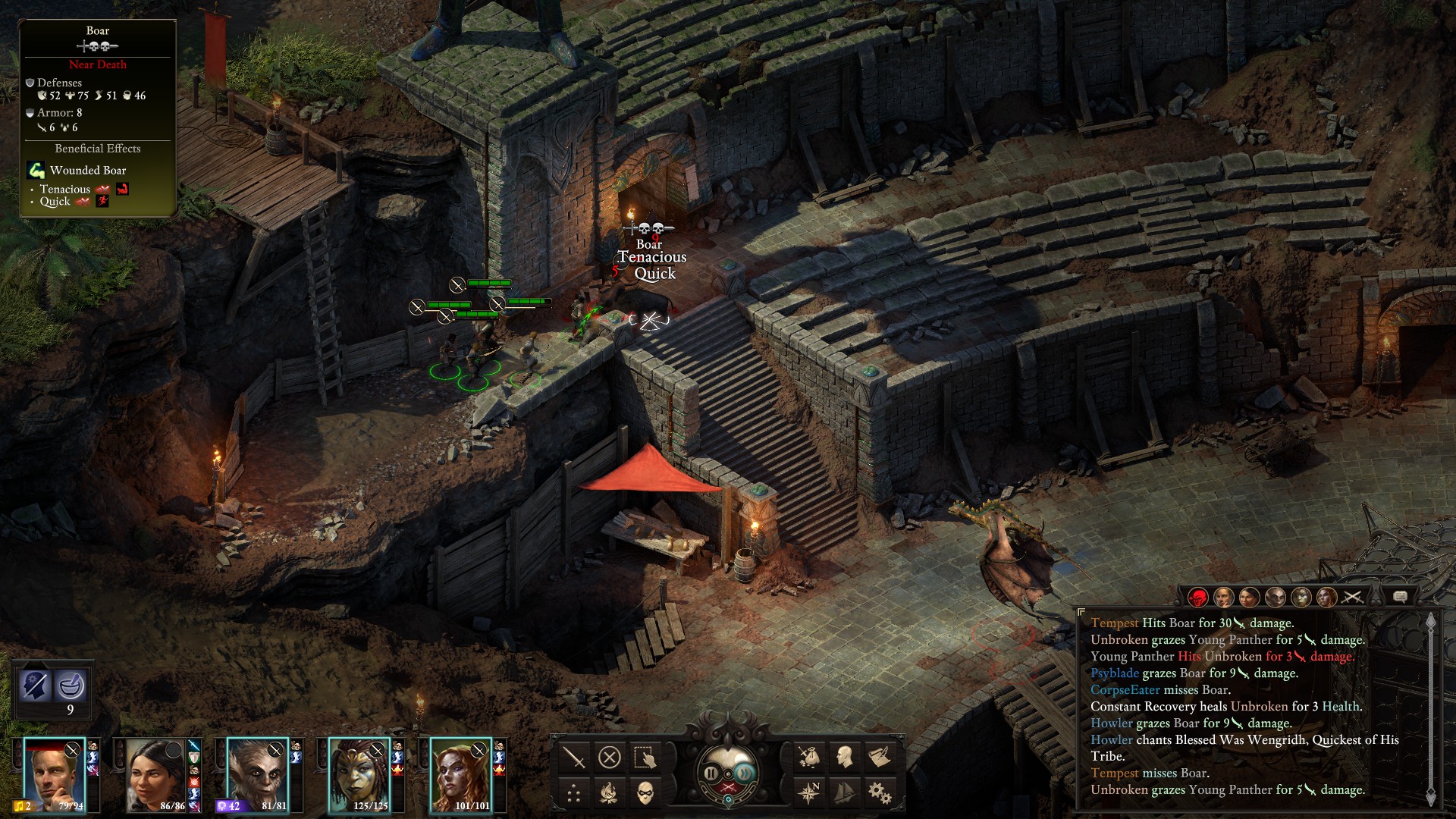The width and height of the screenshot is (1456, 819).
Task: Open the journal scroll and quill icon
Action: click(880, 757)
